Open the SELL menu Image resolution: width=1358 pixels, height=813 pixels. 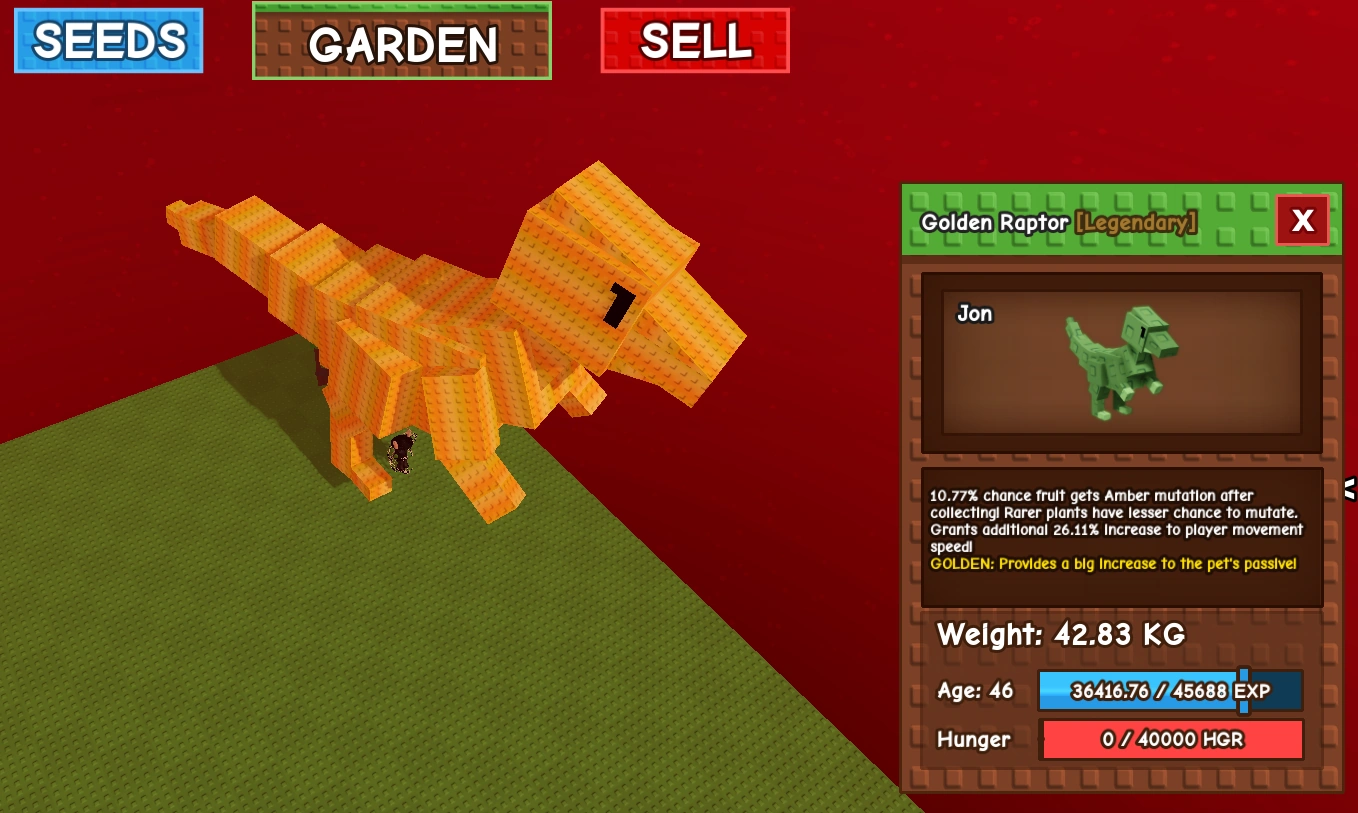tap(694, 41)
